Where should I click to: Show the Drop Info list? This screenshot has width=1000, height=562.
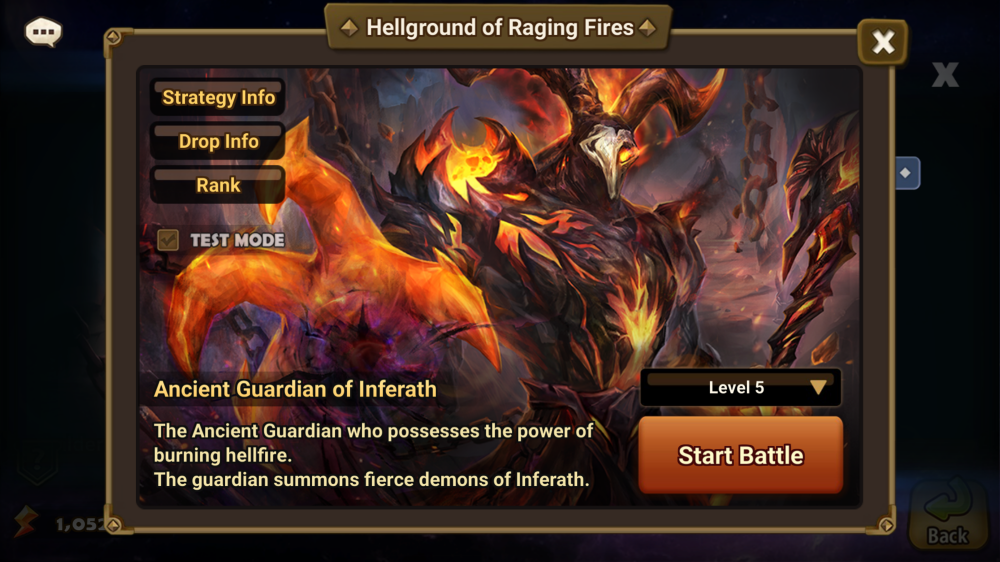218,142
